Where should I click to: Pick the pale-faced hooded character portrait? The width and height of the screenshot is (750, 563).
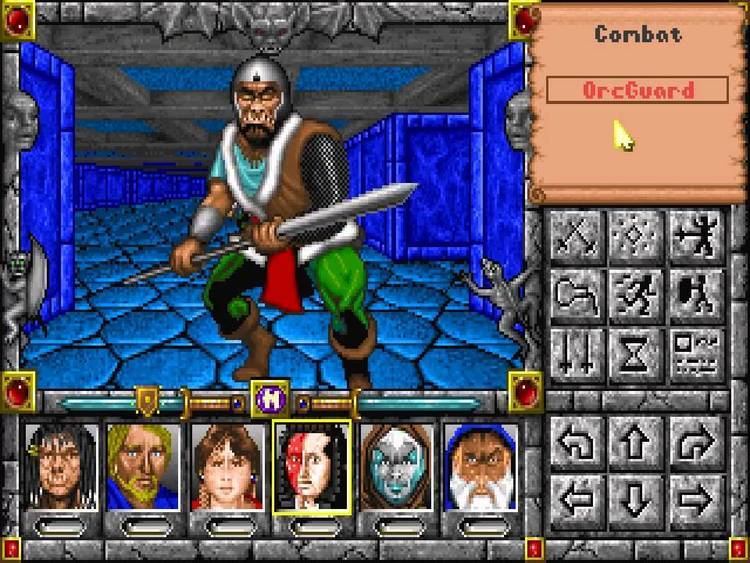[396, 466]
